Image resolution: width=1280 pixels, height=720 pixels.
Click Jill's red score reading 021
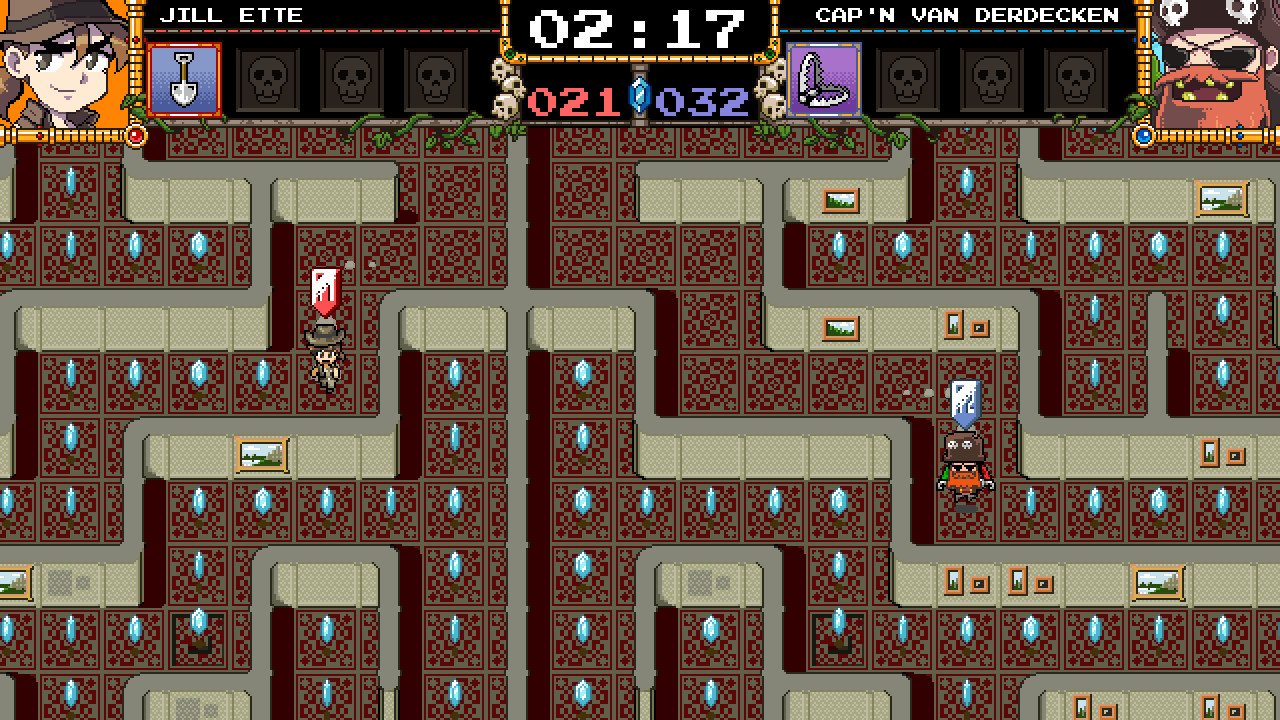pos(575,99)
